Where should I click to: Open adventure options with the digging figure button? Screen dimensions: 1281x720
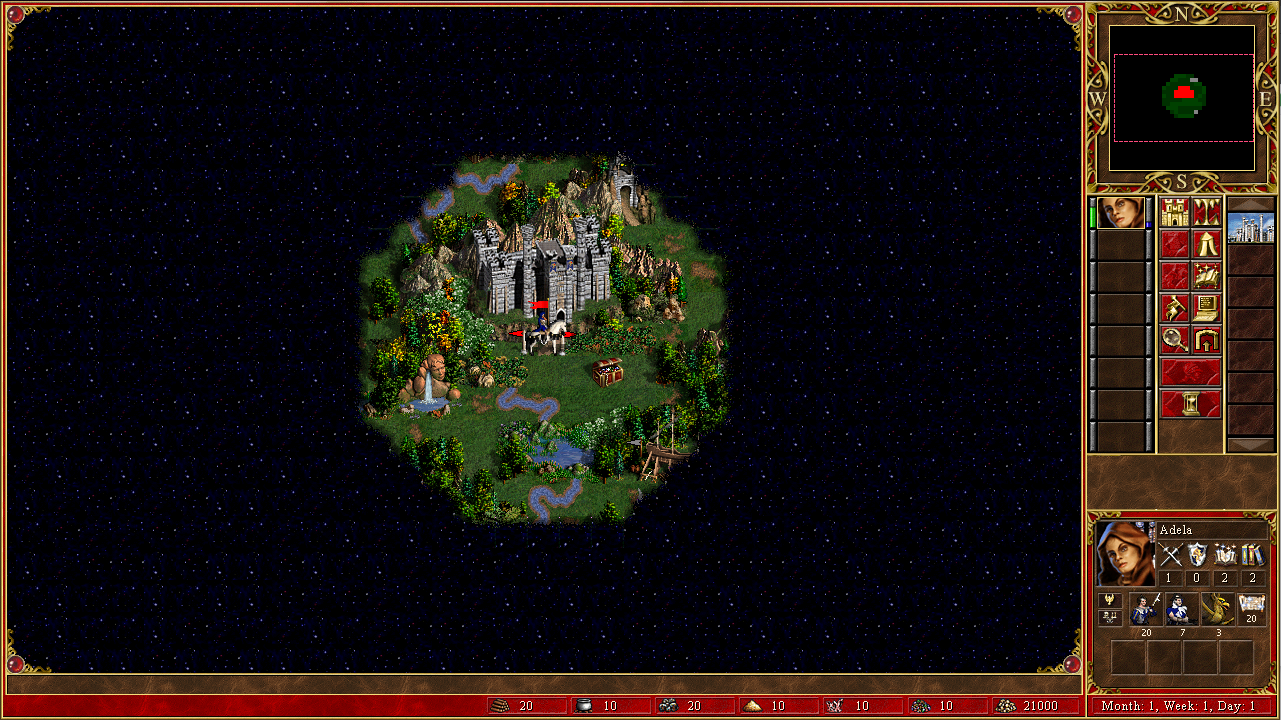tap(1175, 309)
